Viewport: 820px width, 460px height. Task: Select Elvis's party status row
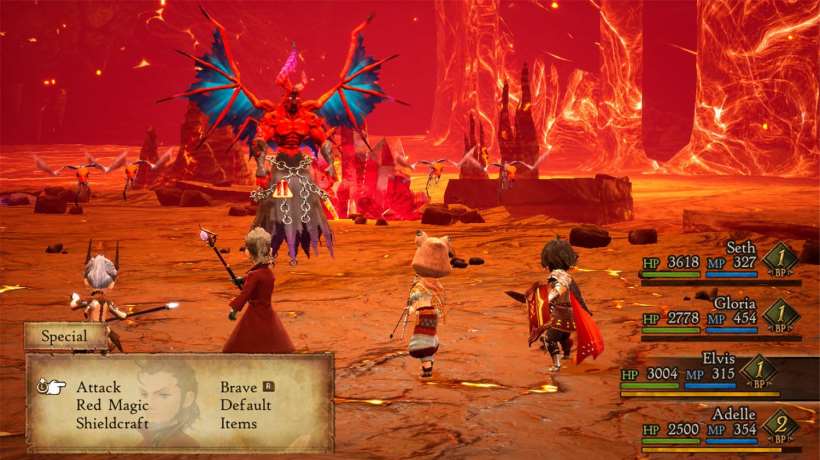point(718,372)
